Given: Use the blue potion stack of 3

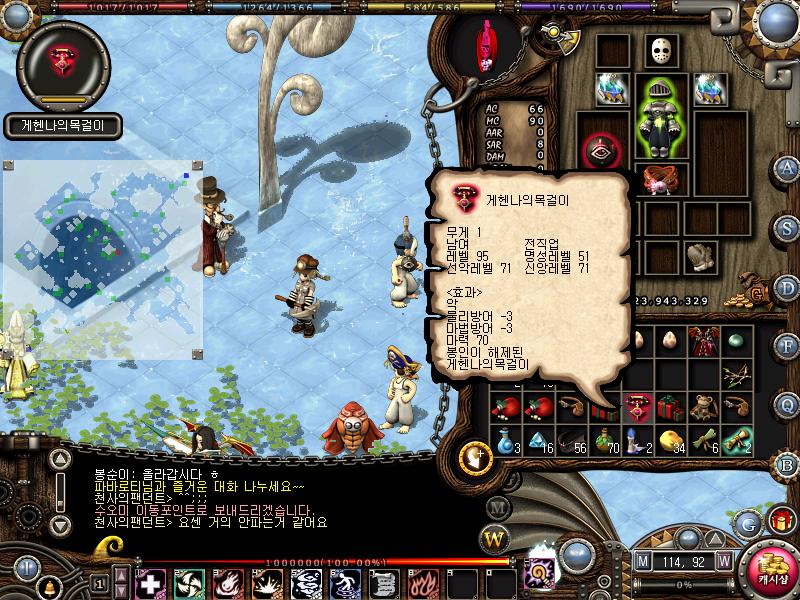Looking at the screenshot, I should click(507, 440).
